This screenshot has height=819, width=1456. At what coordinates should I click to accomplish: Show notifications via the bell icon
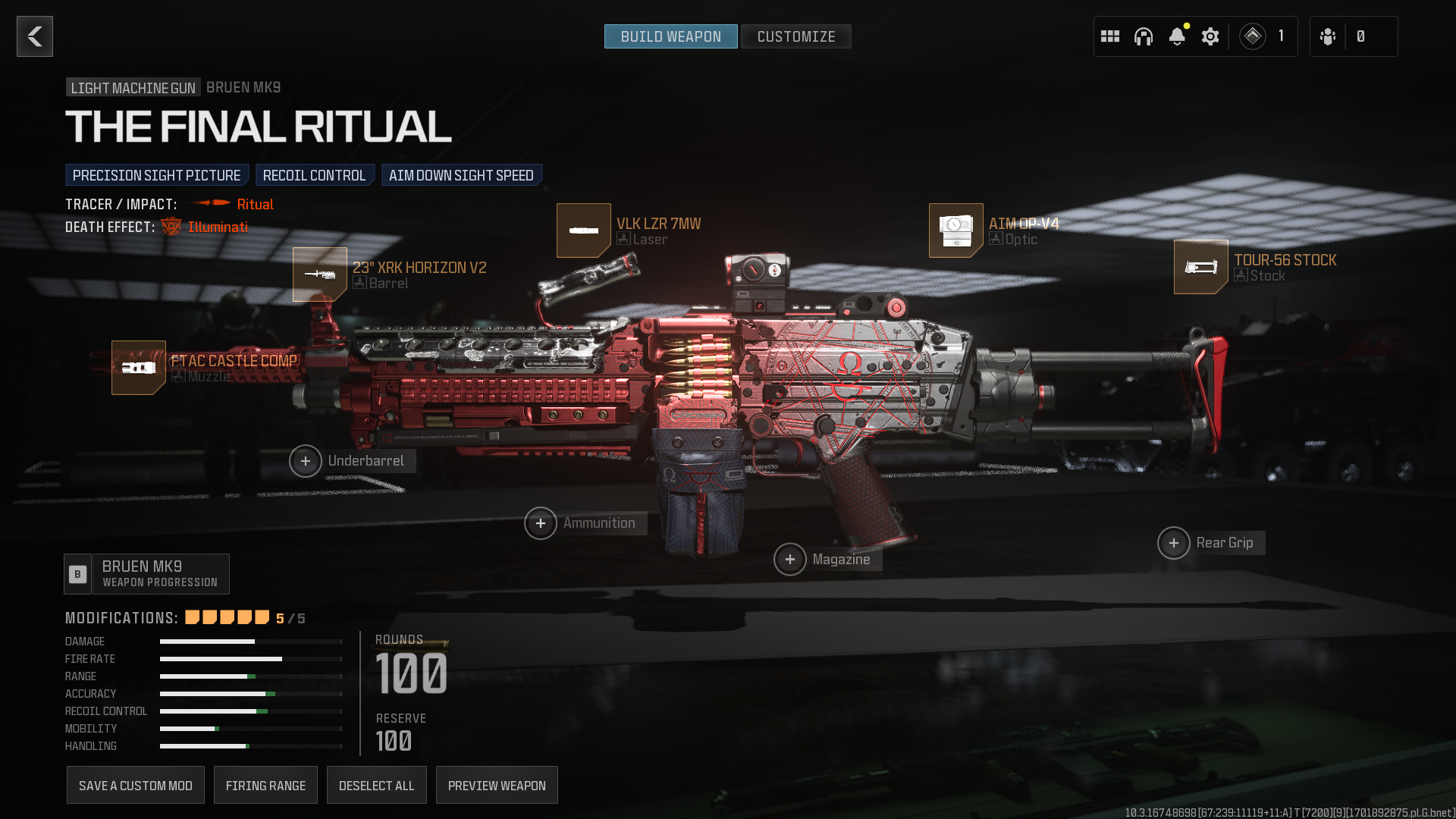tap(1177, 36)
